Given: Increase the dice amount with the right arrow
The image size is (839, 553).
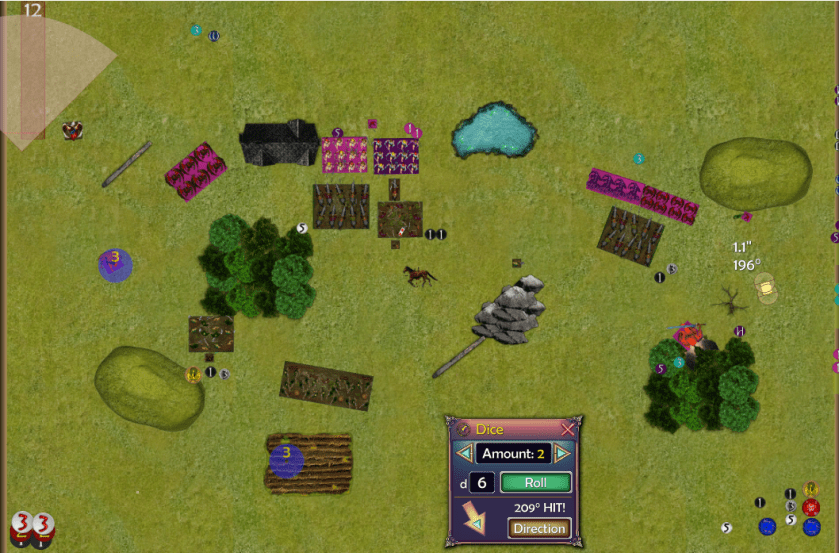Looking at the screenshot, I should tap(562, 454).
